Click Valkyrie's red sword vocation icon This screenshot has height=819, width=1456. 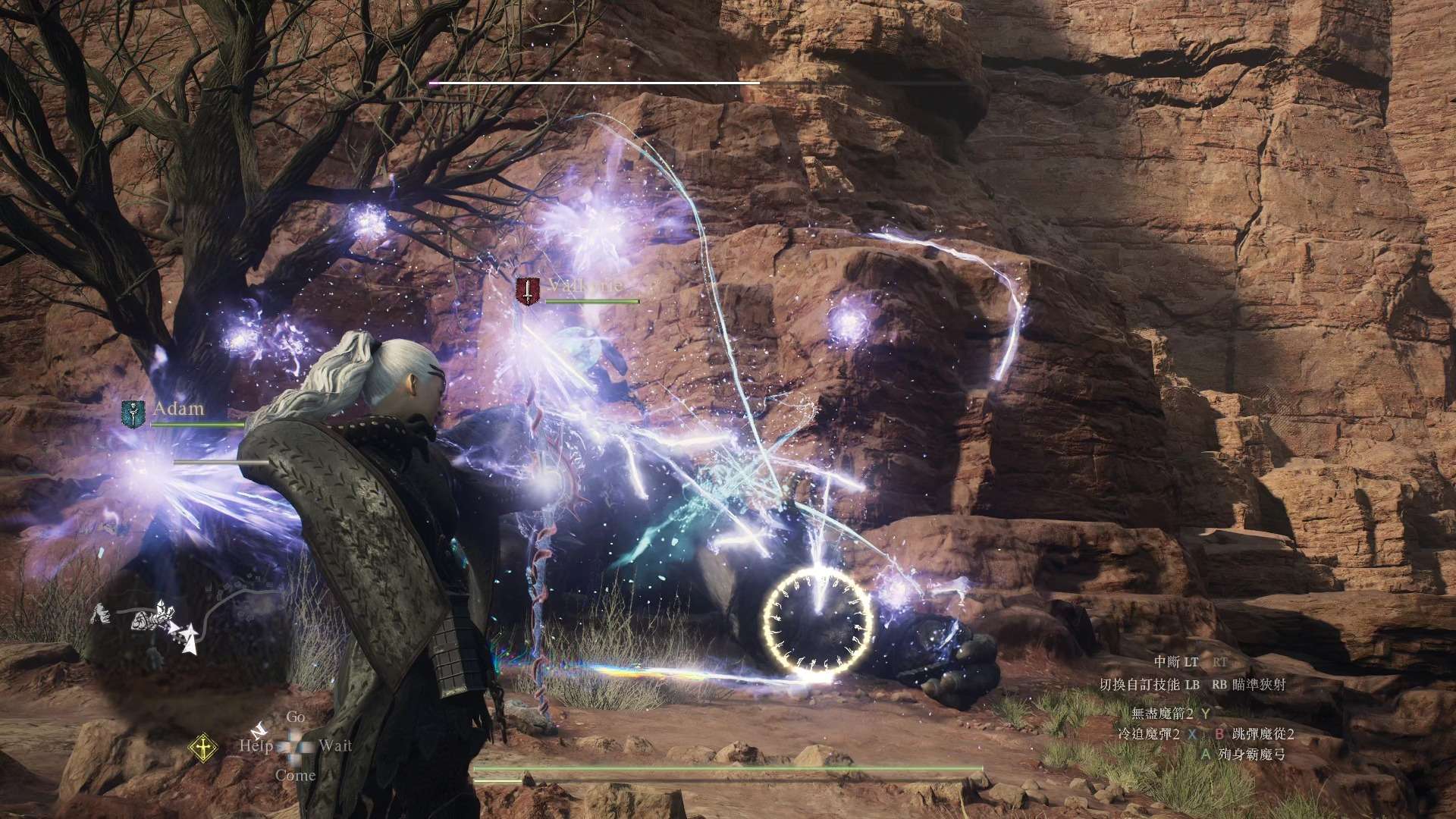click(527, 291)
